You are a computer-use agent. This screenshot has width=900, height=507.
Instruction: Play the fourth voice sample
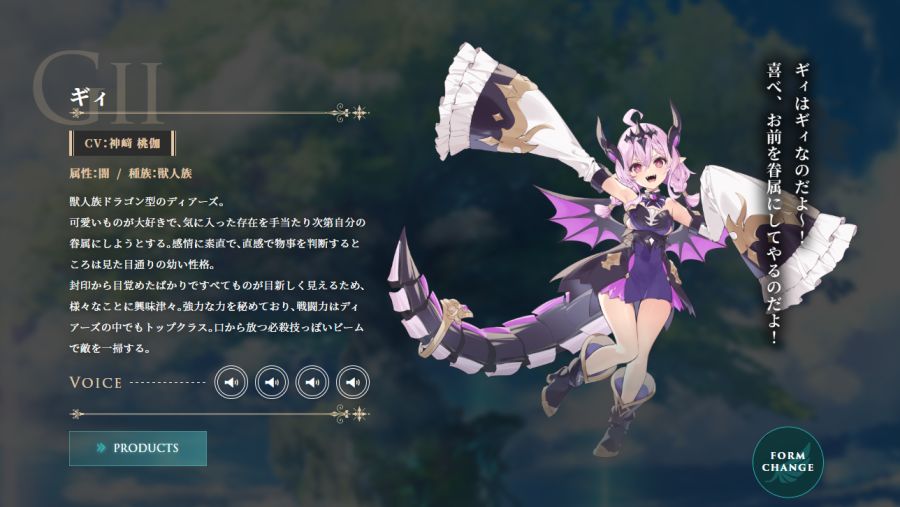[x=353, y=382]
